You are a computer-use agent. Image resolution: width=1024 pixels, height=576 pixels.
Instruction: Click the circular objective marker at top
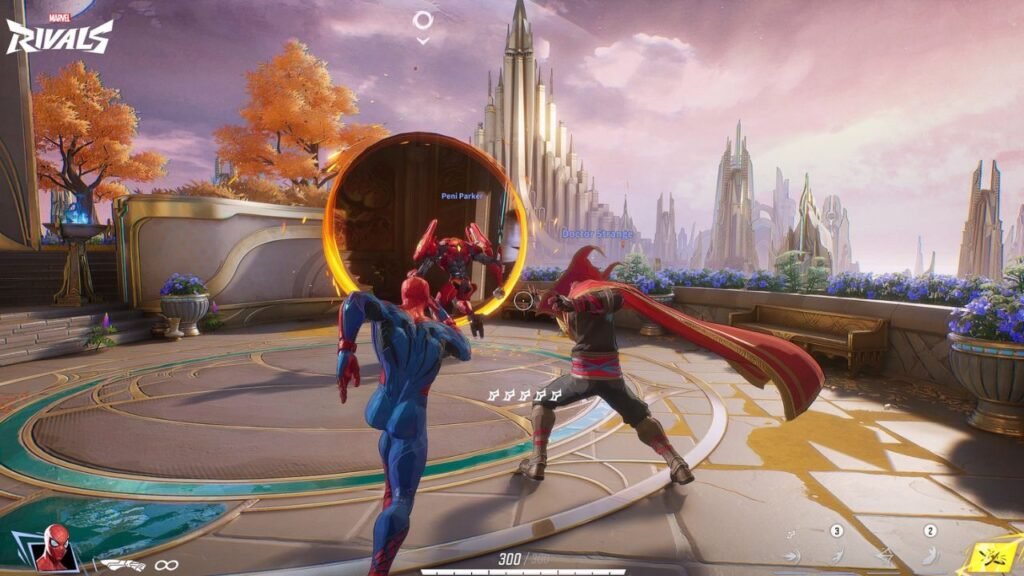[x=423, y=20]
